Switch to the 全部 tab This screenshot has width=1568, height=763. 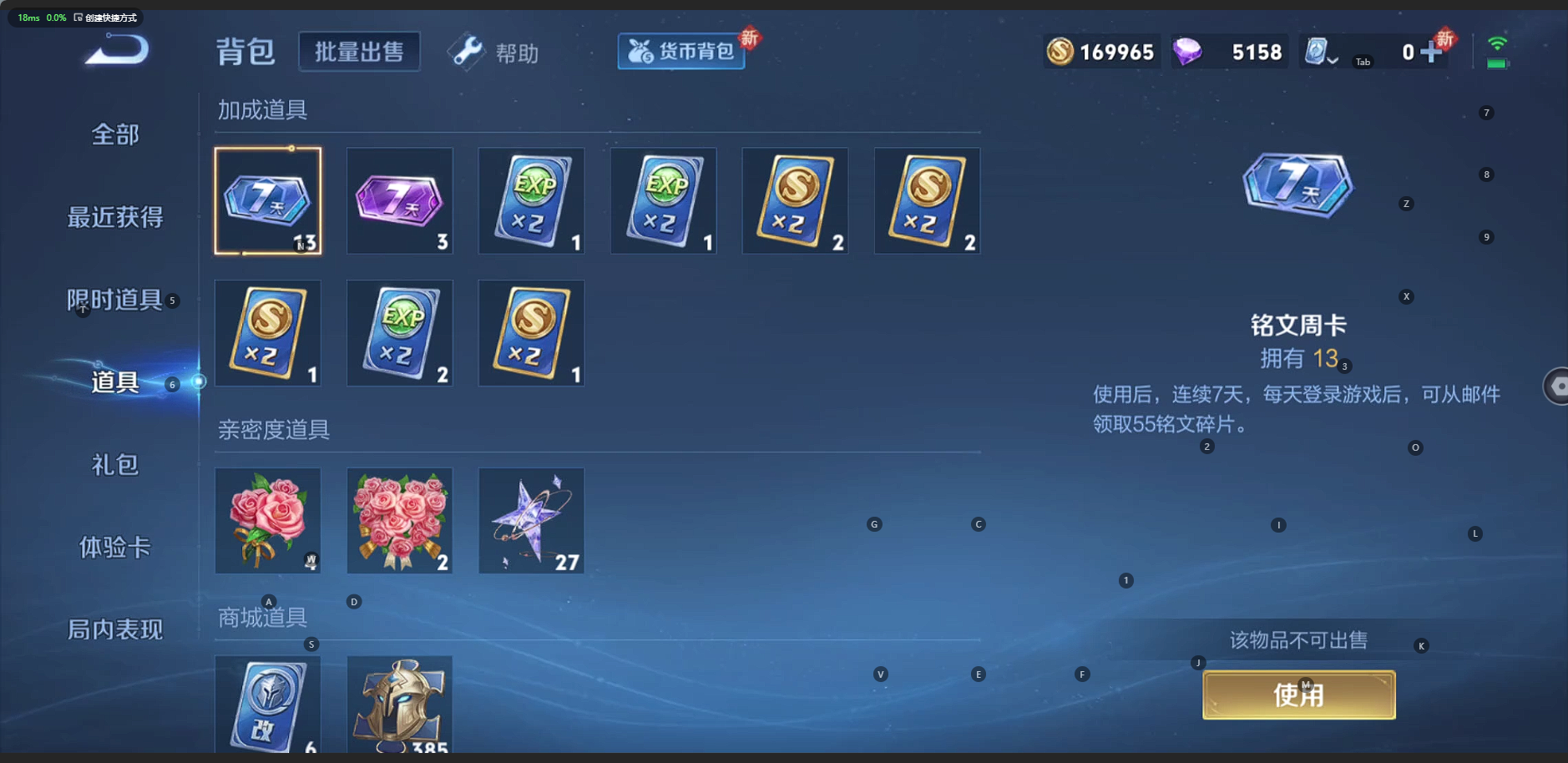click(x=115, y=134)
